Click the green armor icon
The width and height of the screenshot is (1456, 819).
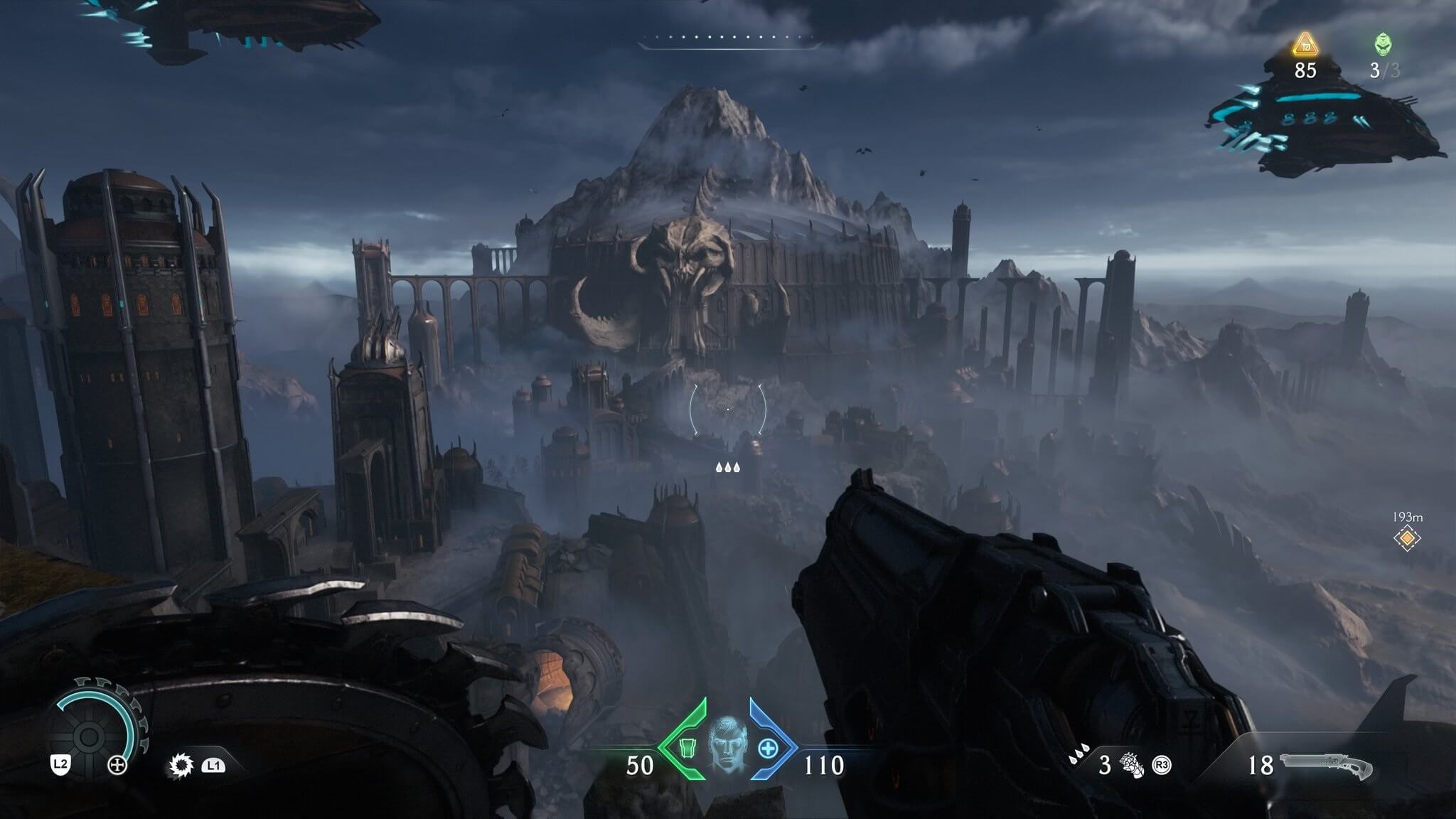pos(686,749)
